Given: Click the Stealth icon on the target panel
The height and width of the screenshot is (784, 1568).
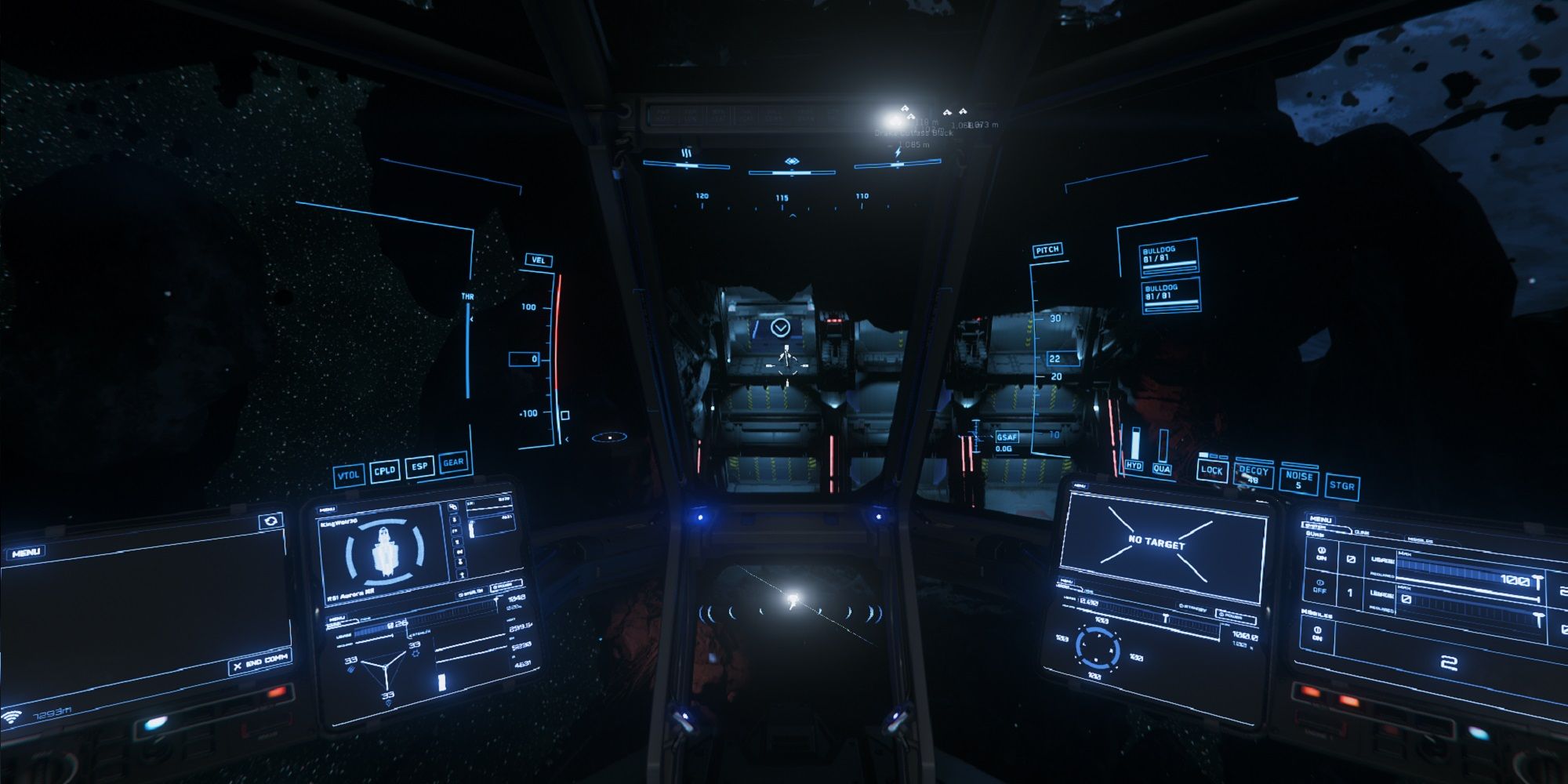Looking at the screenshot, I should point(1182,607).
